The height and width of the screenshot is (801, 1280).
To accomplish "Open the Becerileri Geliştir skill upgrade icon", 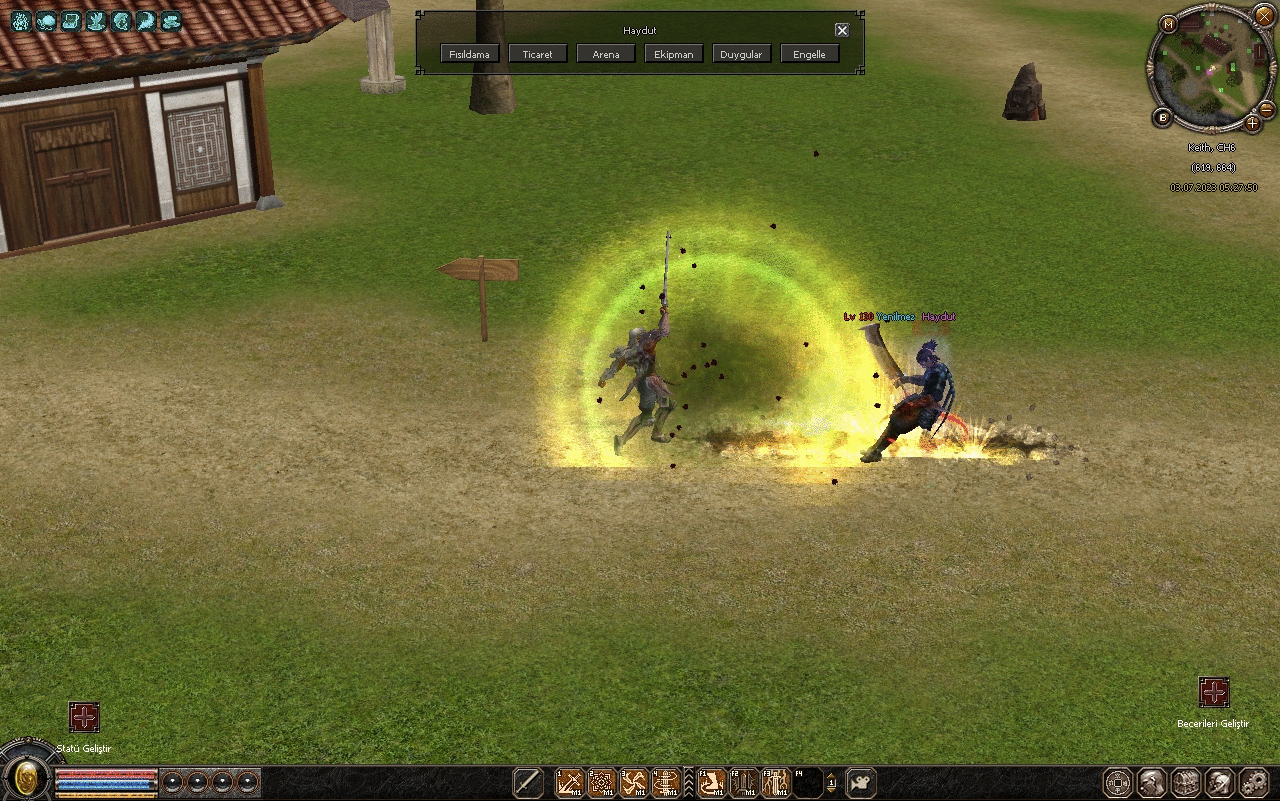I will pos(1213,692).
